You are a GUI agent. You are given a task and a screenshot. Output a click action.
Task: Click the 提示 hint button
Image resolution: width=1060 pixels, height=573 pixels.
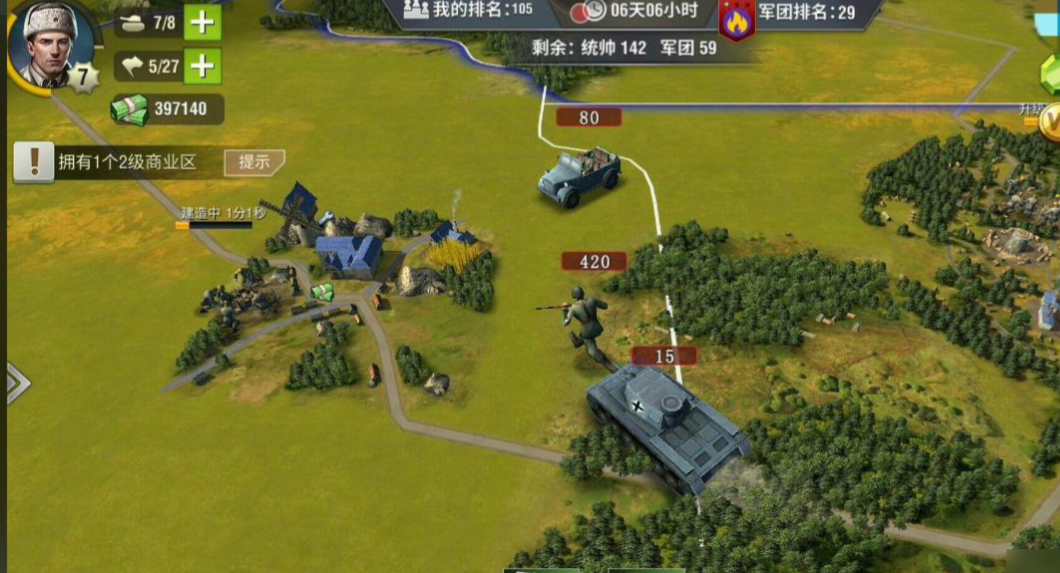click(254, 162)
